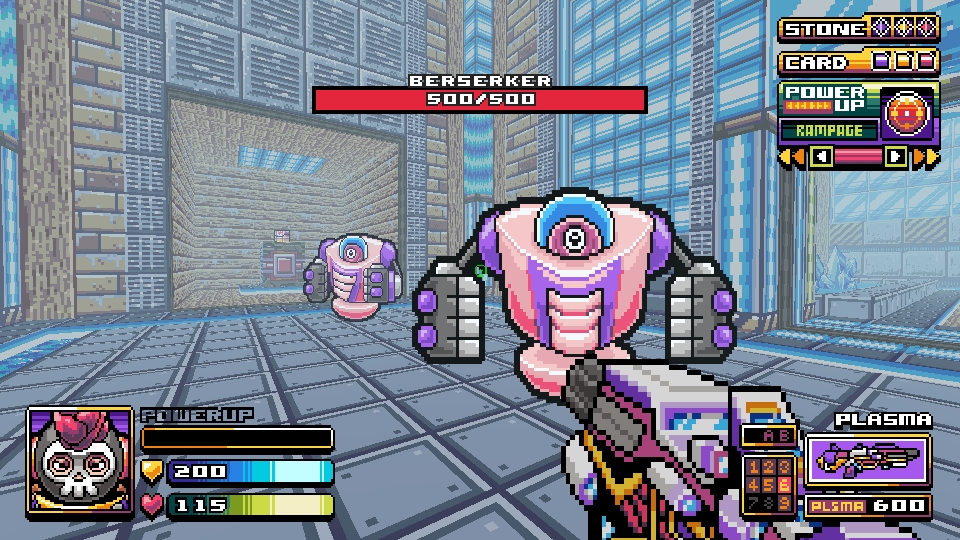Screen dimensions: 960x540
Task: Click the skull character portrait
Action: coord(80,460)
